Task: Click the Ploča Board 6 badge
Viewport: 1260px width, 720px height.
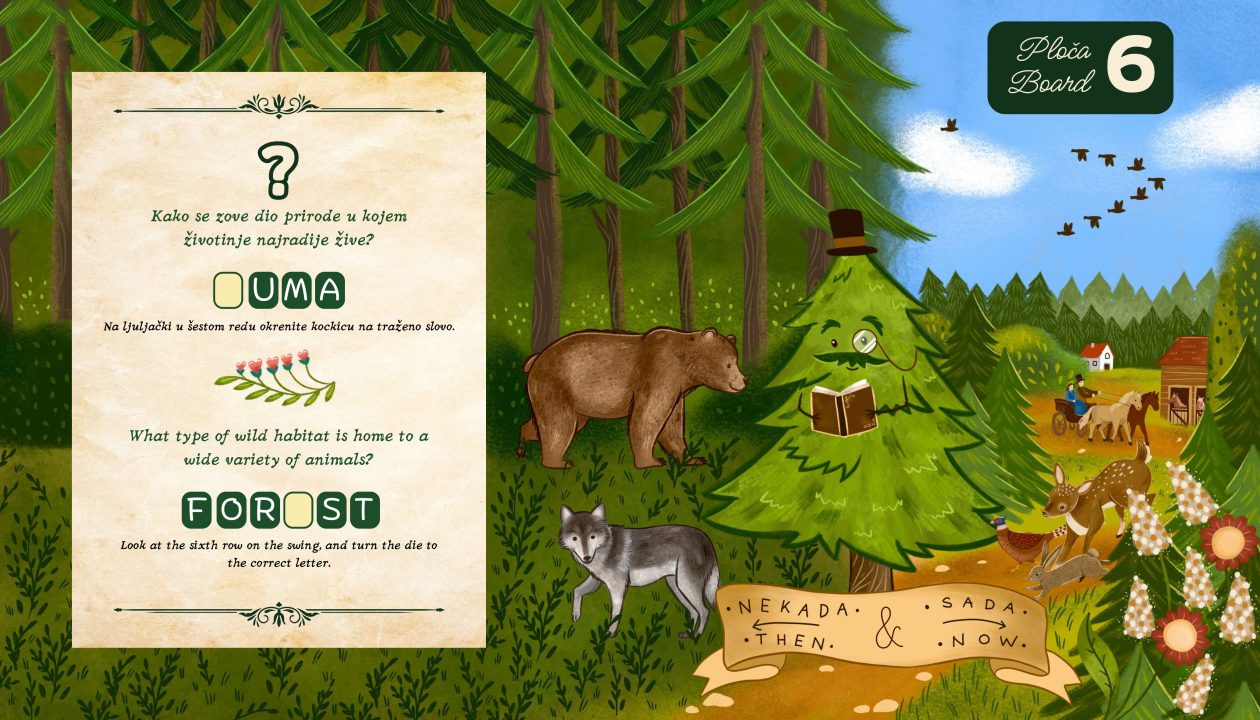Action: click(1080, 68)
